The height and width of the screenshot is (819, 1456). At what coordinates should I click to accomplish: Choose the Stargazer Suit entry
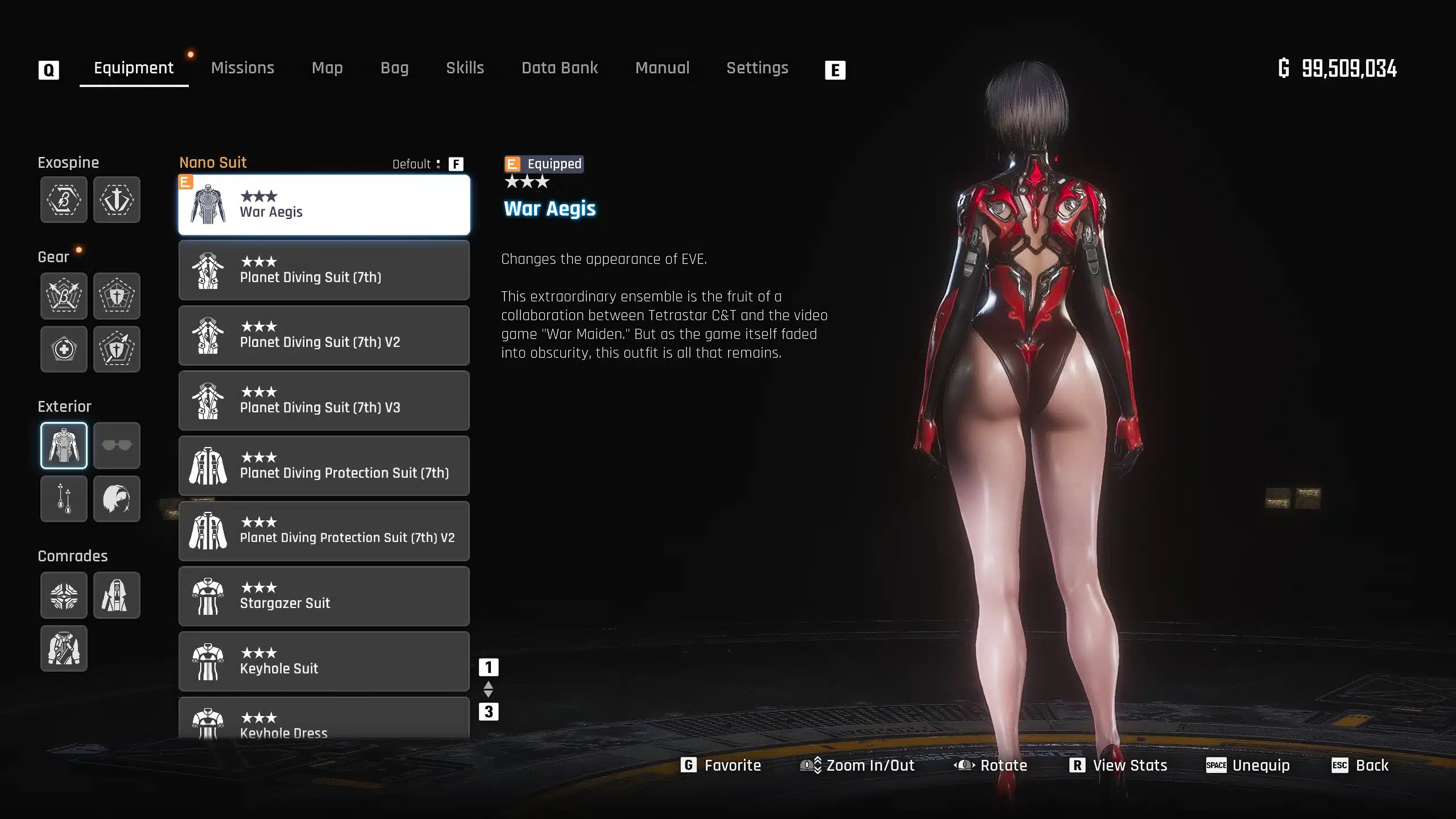tap(324, 596)
